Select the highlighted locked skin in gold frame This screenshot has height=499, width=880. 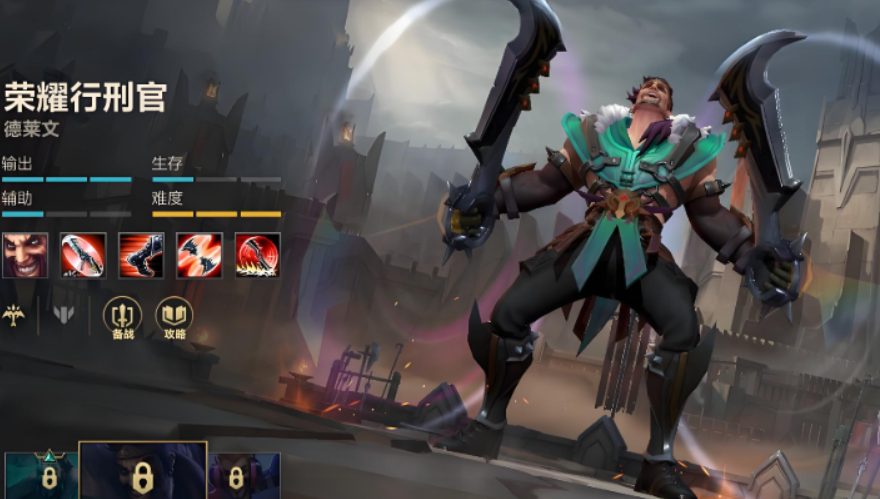point(142,471)
